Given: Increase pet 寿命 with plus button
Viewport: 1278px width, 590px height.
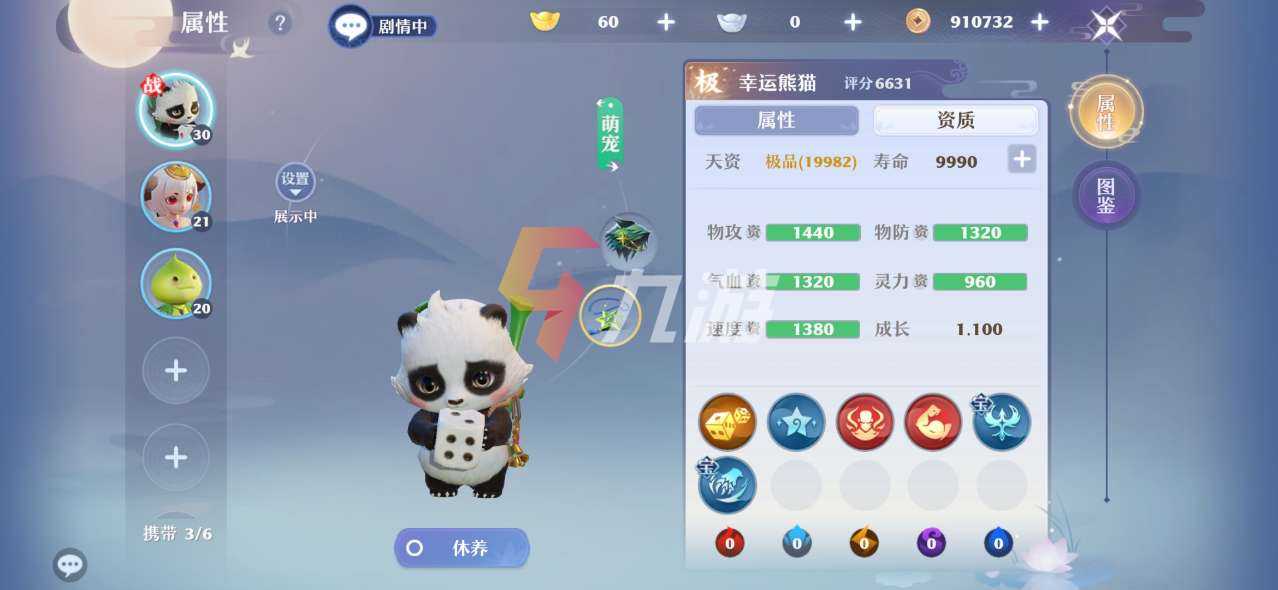Looking at the screenshot, I should coord(1021,159).
